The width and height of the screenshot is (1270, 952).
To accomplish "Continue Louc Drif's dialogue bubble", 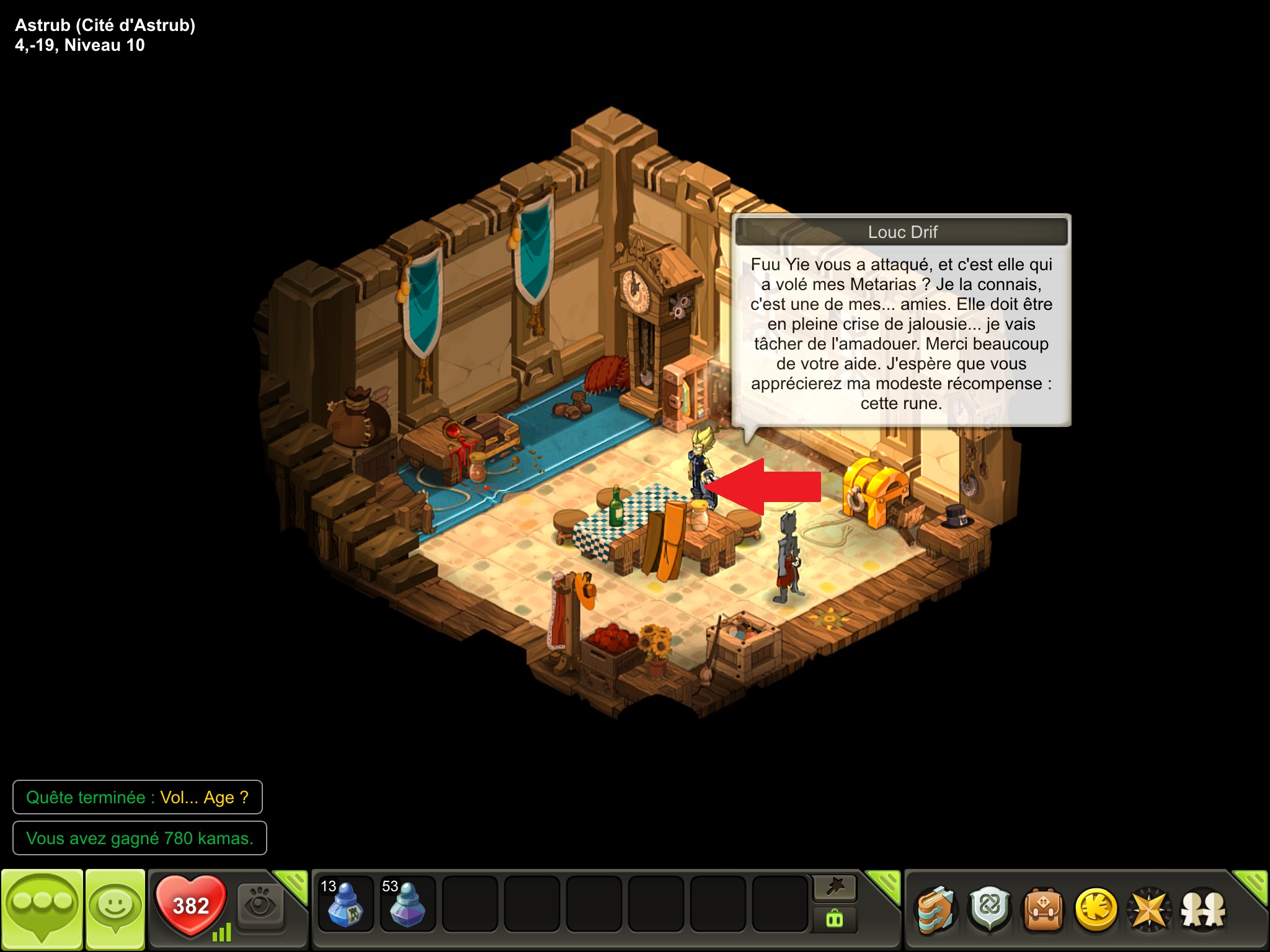I will tap(901, 333).
